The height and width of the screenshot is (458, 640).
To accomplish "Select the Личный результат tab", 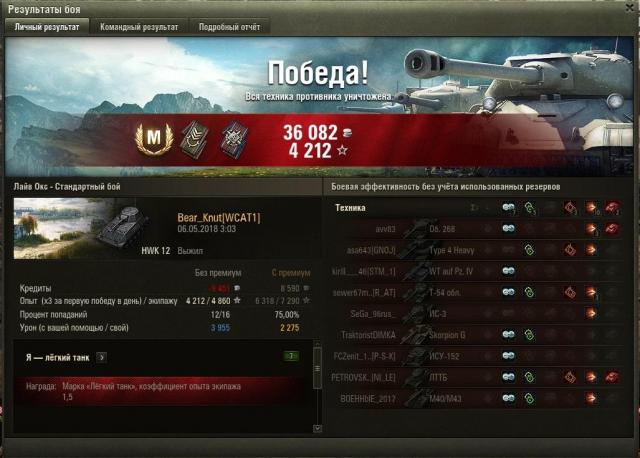I will (48, 27).
